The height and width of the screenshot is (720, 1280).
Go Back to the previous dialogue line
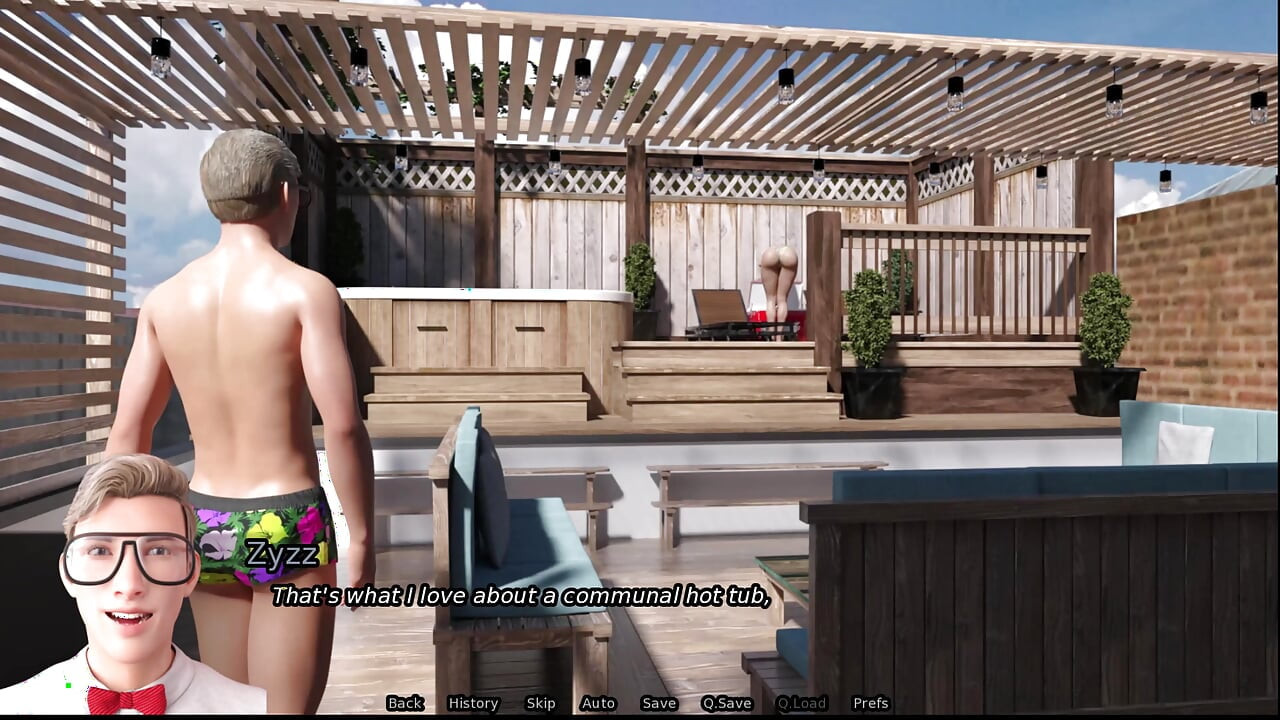[405, 703]
